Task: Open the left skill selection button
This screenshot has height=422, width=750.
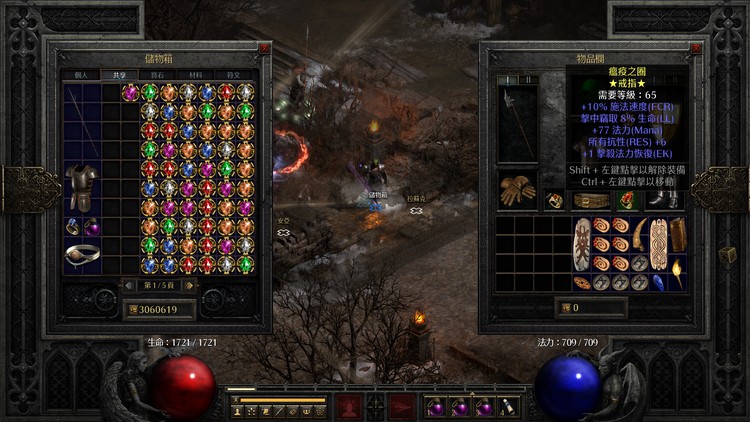Action: click(348, 406)
